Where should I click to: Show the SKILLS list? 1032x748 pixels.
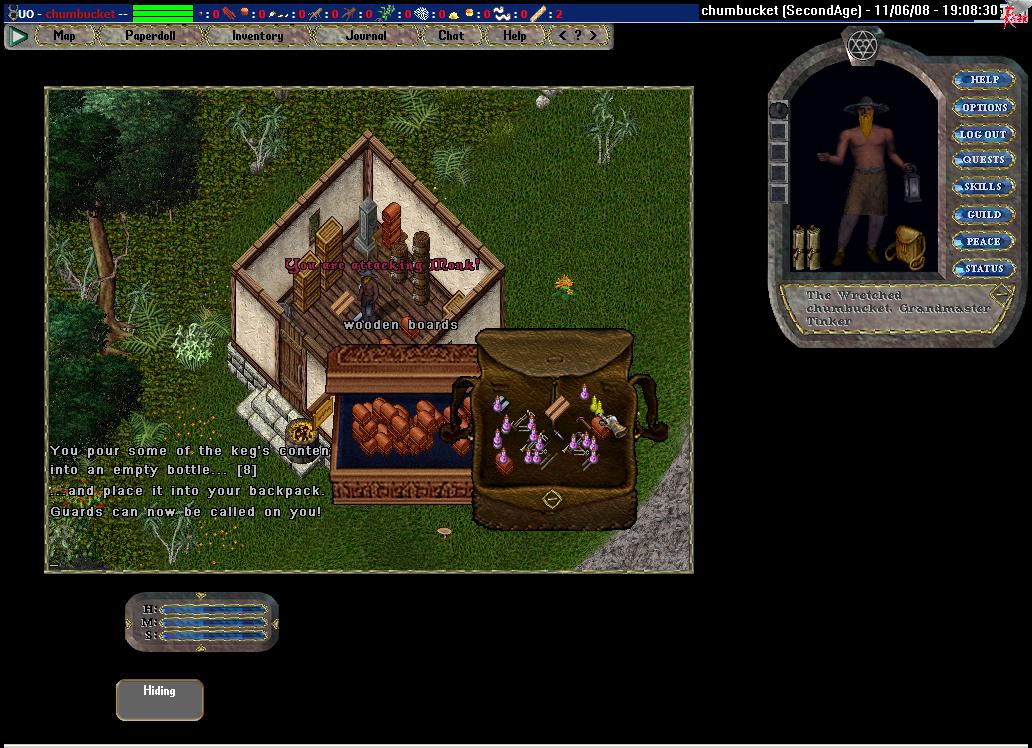(x=984, y=187)
